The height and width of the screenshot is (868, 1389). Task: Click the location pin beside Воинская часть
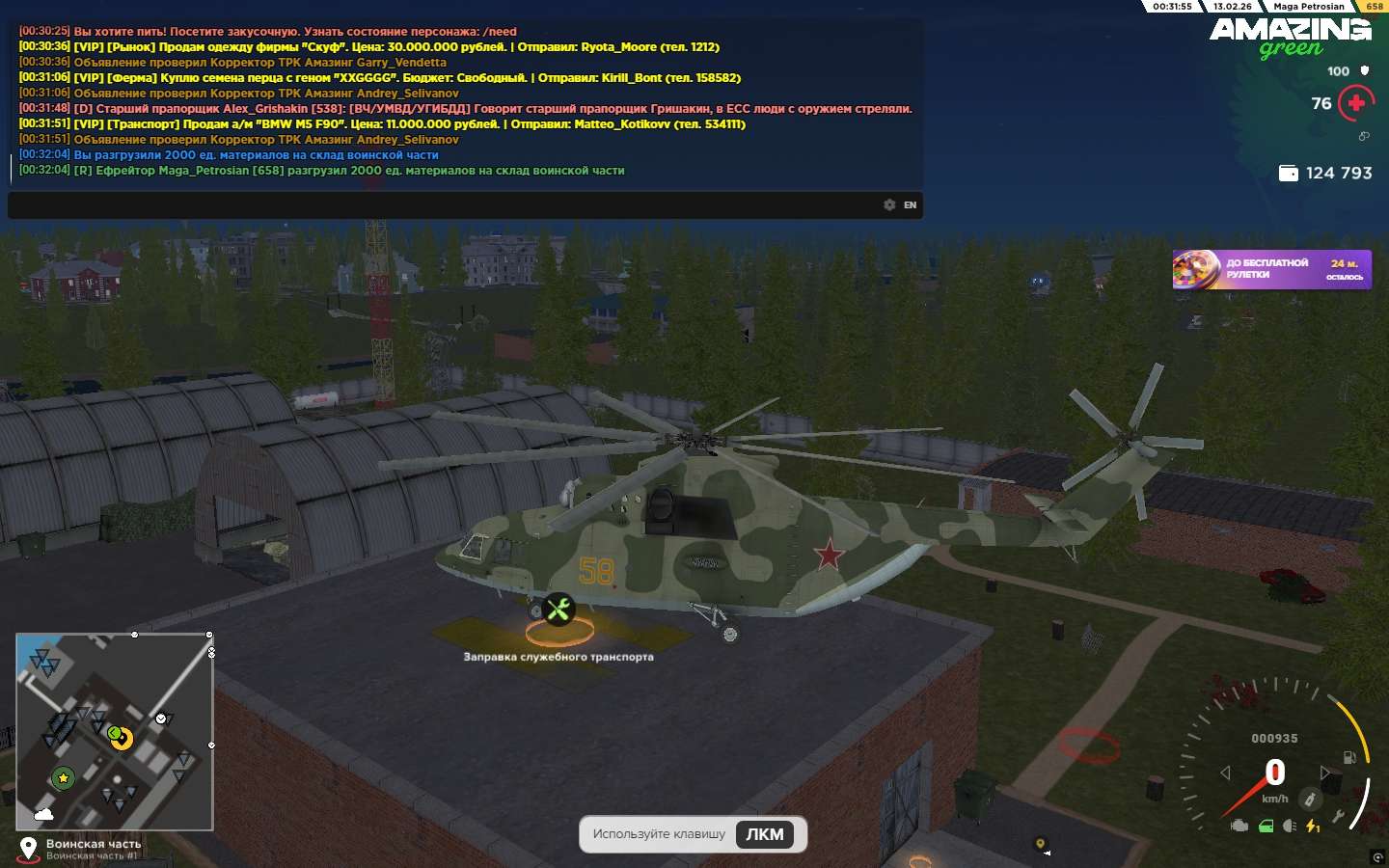point(29,849)
